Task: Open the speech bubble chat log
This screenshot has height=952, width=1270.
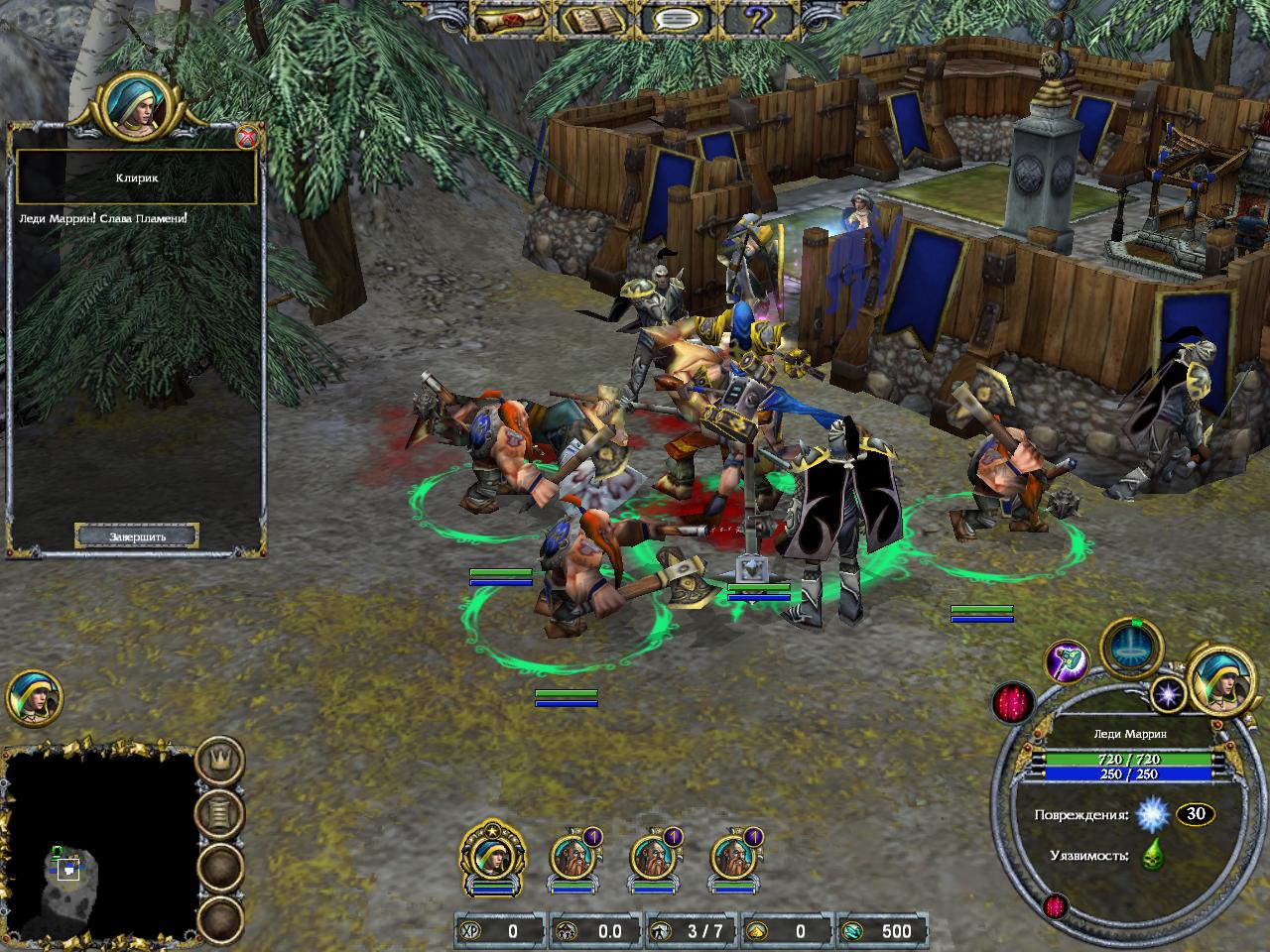Action: click(x=680, y=18)
